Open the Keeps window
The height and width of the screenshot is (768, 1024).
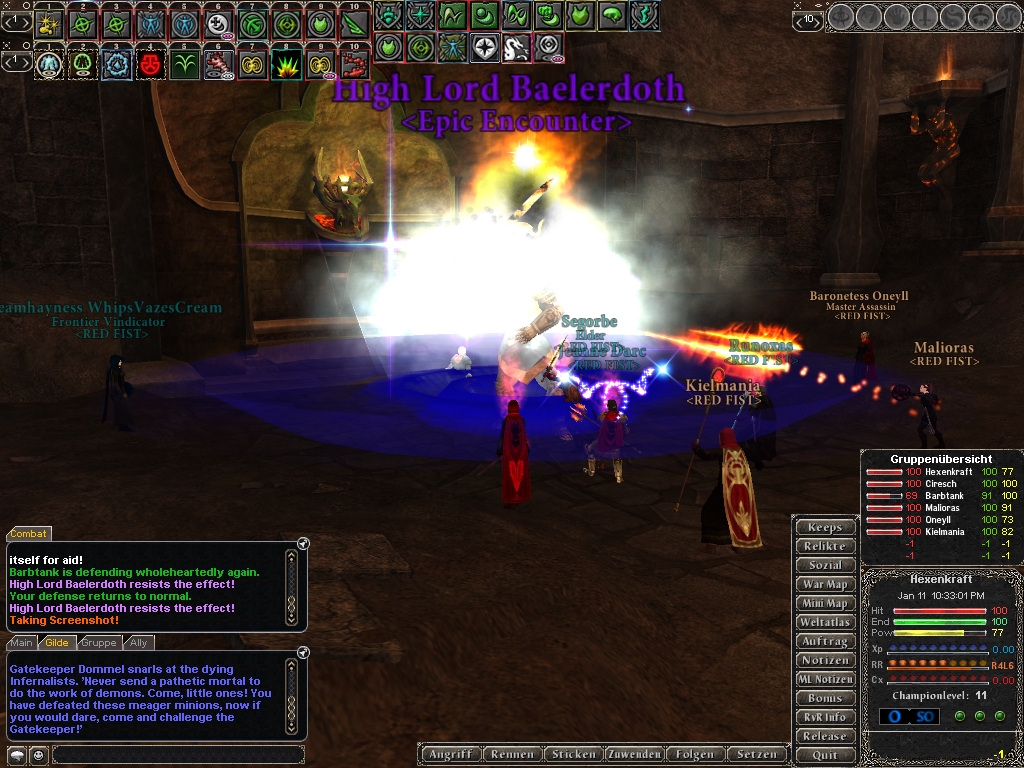(x=825, y=527)
